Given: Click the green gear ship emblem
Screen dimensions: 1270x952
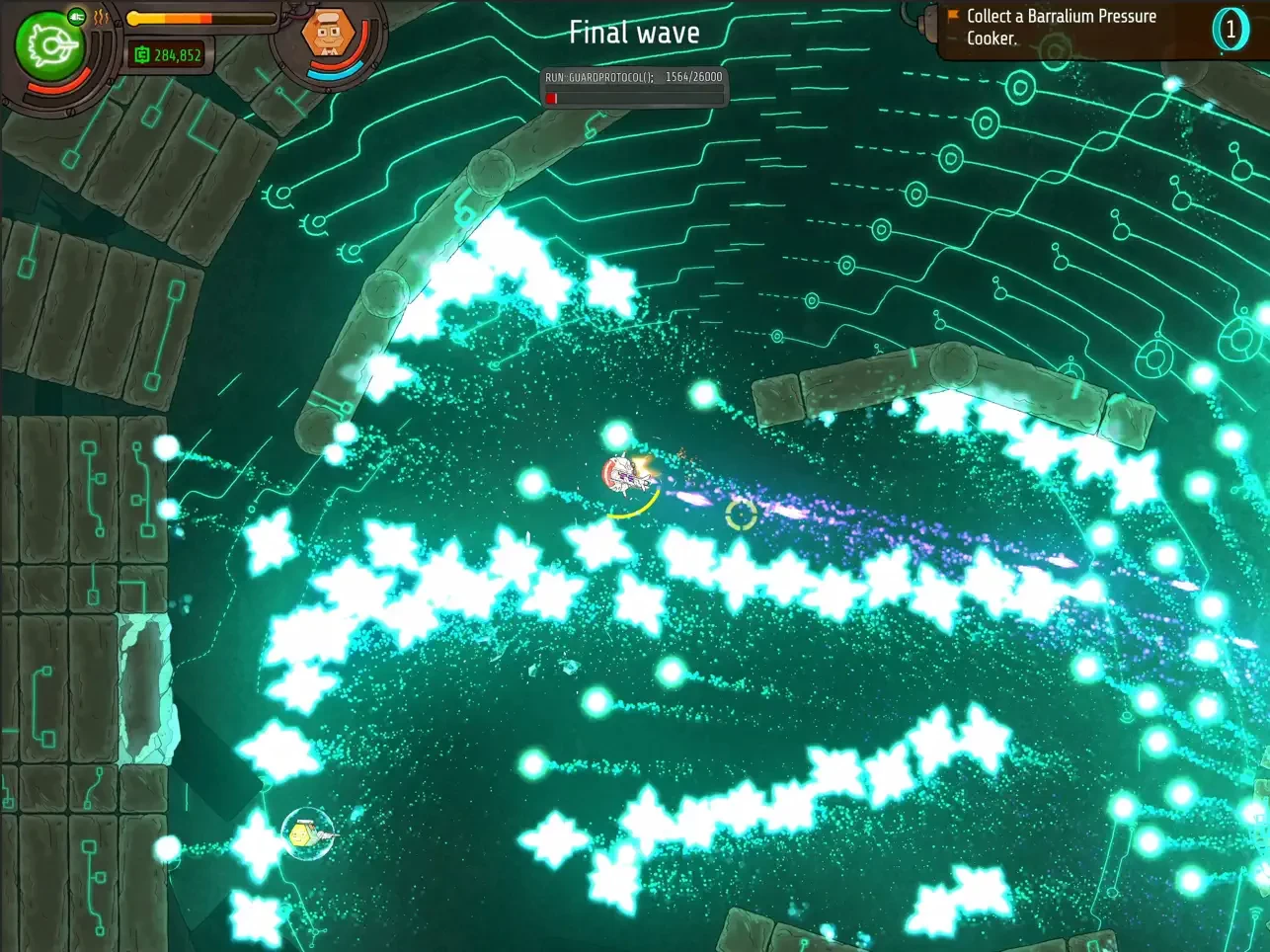Looking at the screenshot, I should (x=48, y=46).
